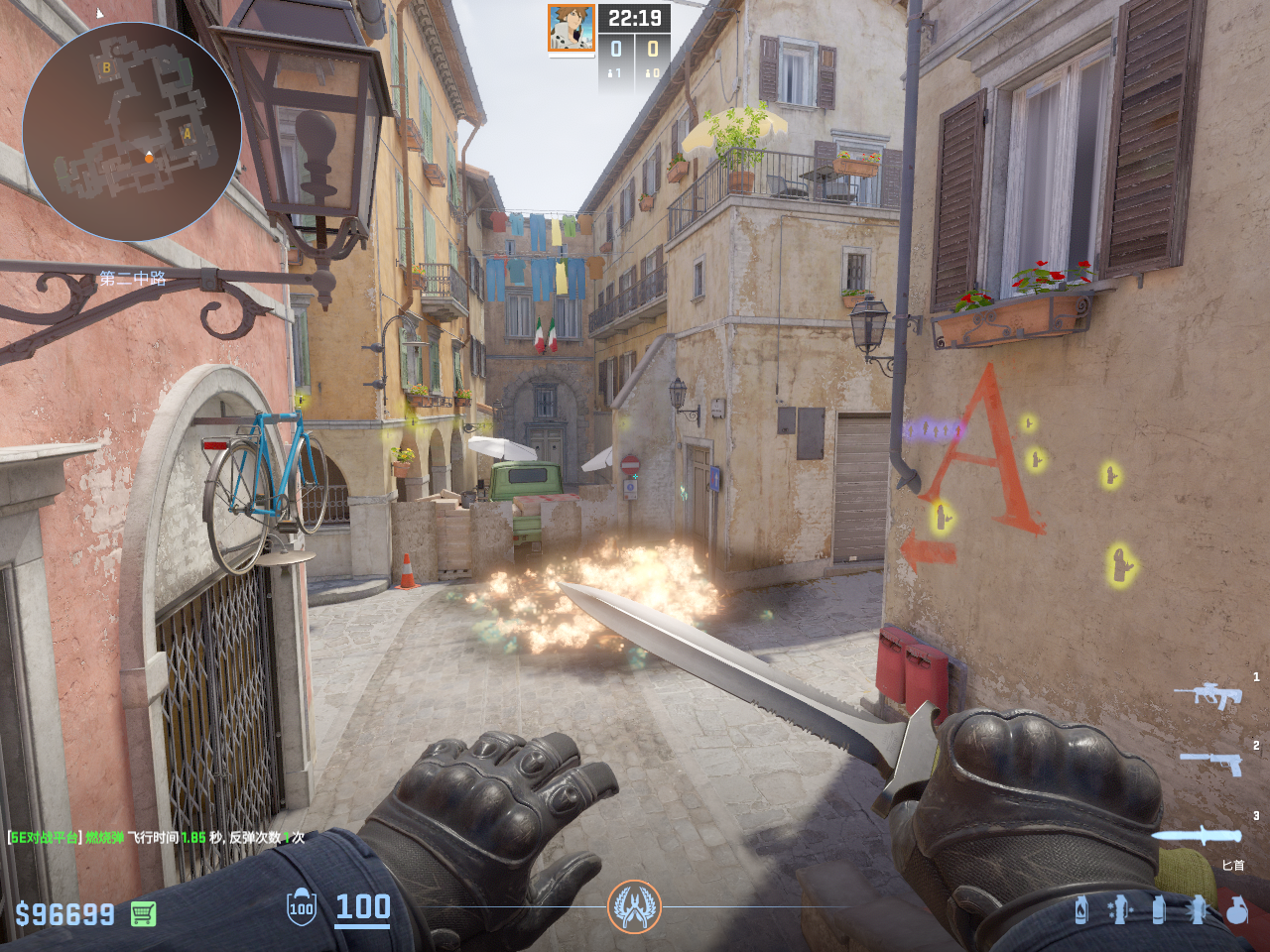Click the orange-ringed defuse kit badge
The height and width of the screenshot is (952, 1270).
tap(634, 906)
